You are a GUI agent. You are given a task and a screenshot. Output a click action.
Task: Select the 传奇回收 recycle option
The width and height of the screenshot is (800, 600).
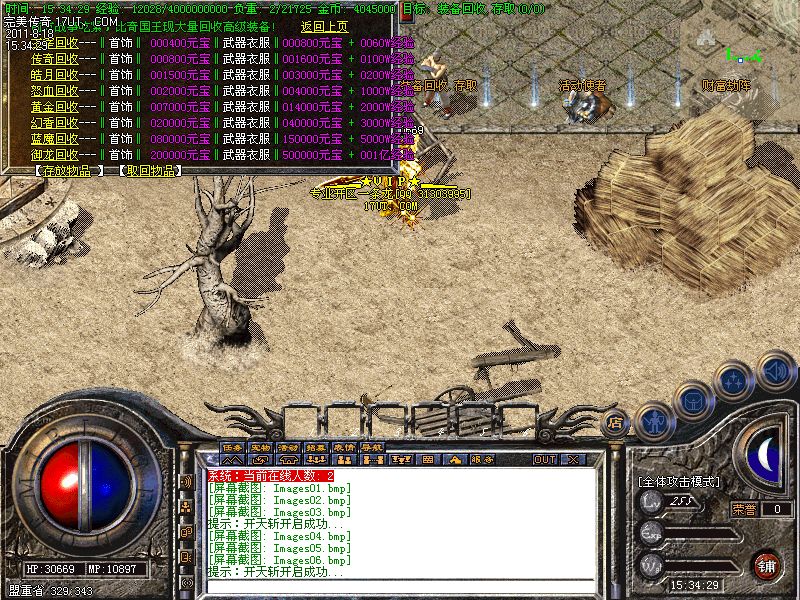(54, 60)
